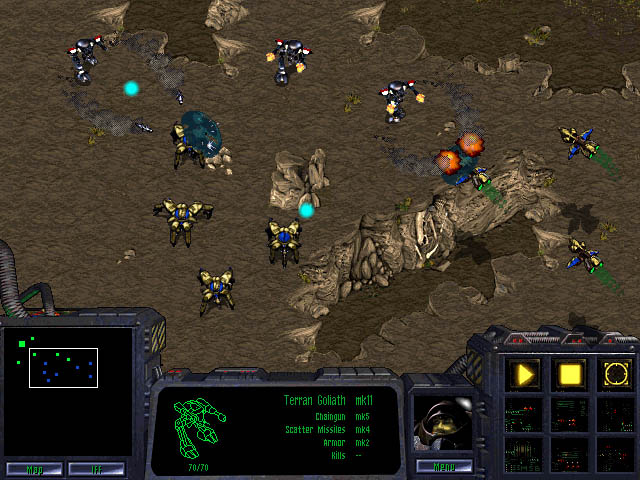The height and width of the screenshot is (480, 640).
Task: Choose the crosshair attack command
Action: pyautogui.click(x=614, y=375)
